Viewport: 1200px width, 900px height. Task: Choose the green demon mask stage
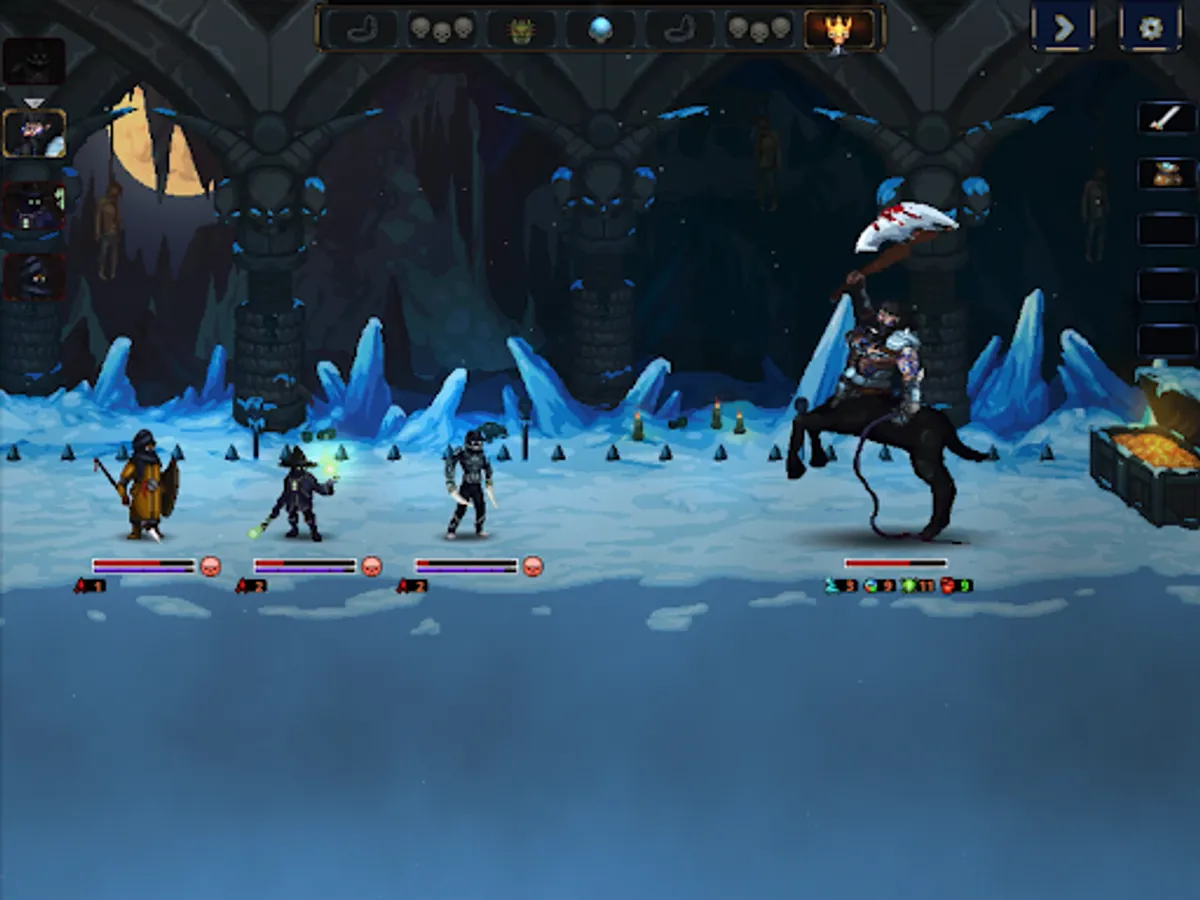[x=521, y=29]
